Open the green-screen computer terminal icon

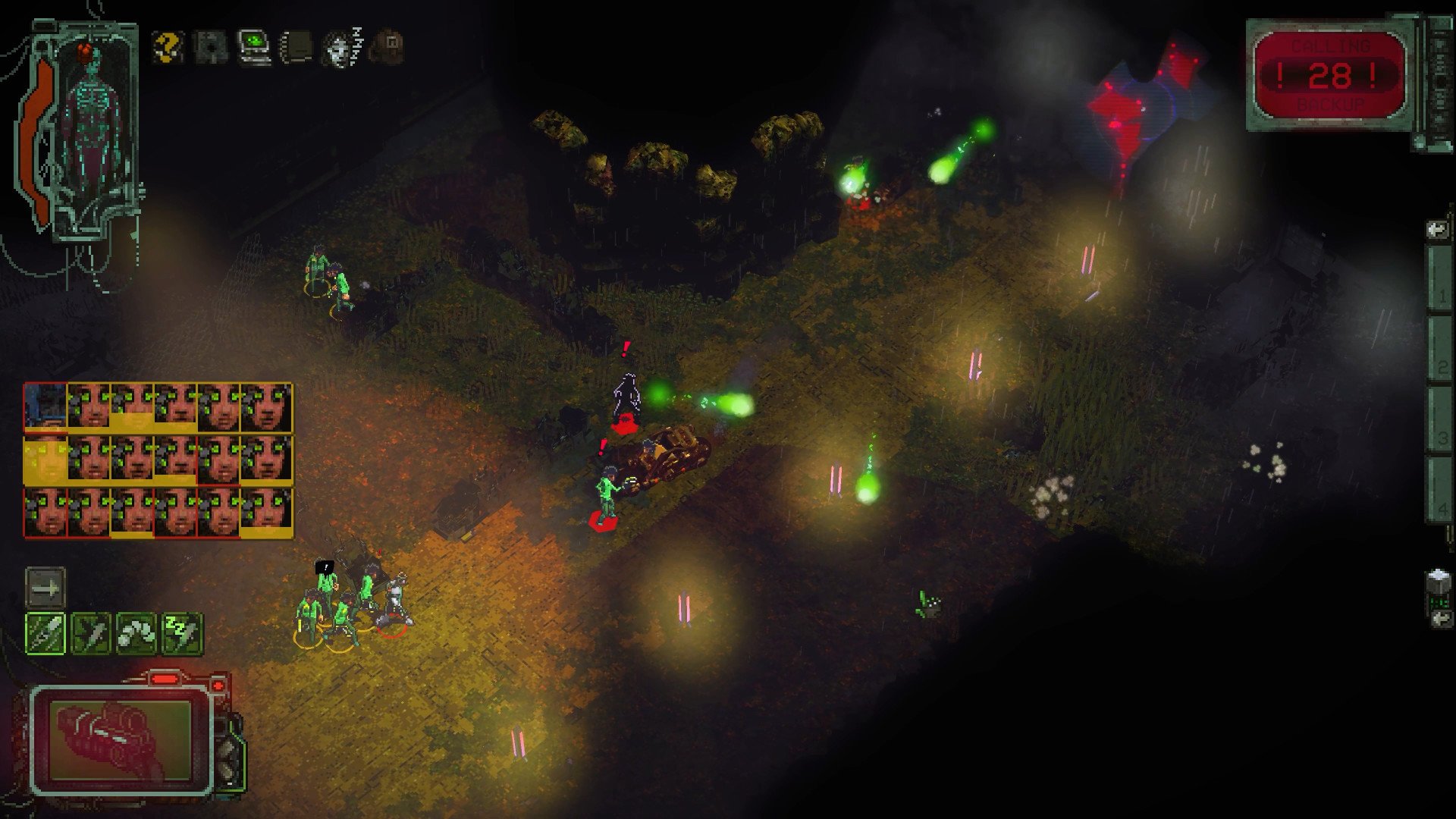pos(254,47)
